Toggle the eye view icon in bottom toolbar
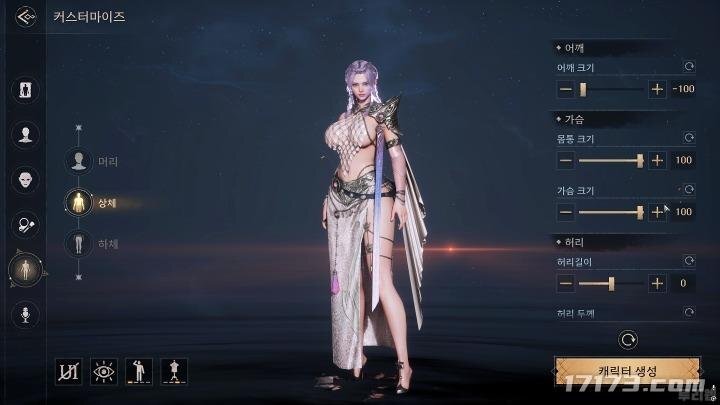 104,371
